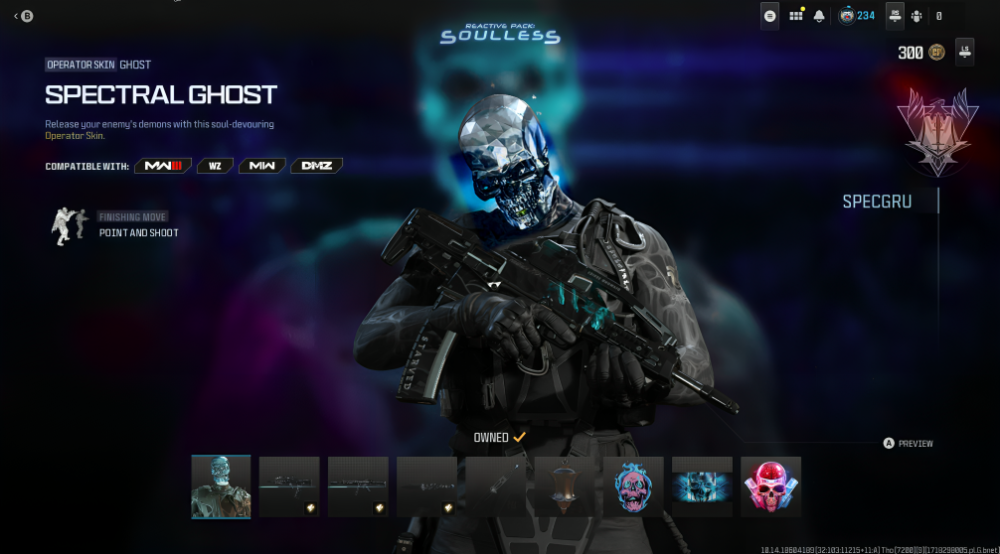Open the grid menu icon
This screenshot has height=554, width=1000.
tap(796, 16)
